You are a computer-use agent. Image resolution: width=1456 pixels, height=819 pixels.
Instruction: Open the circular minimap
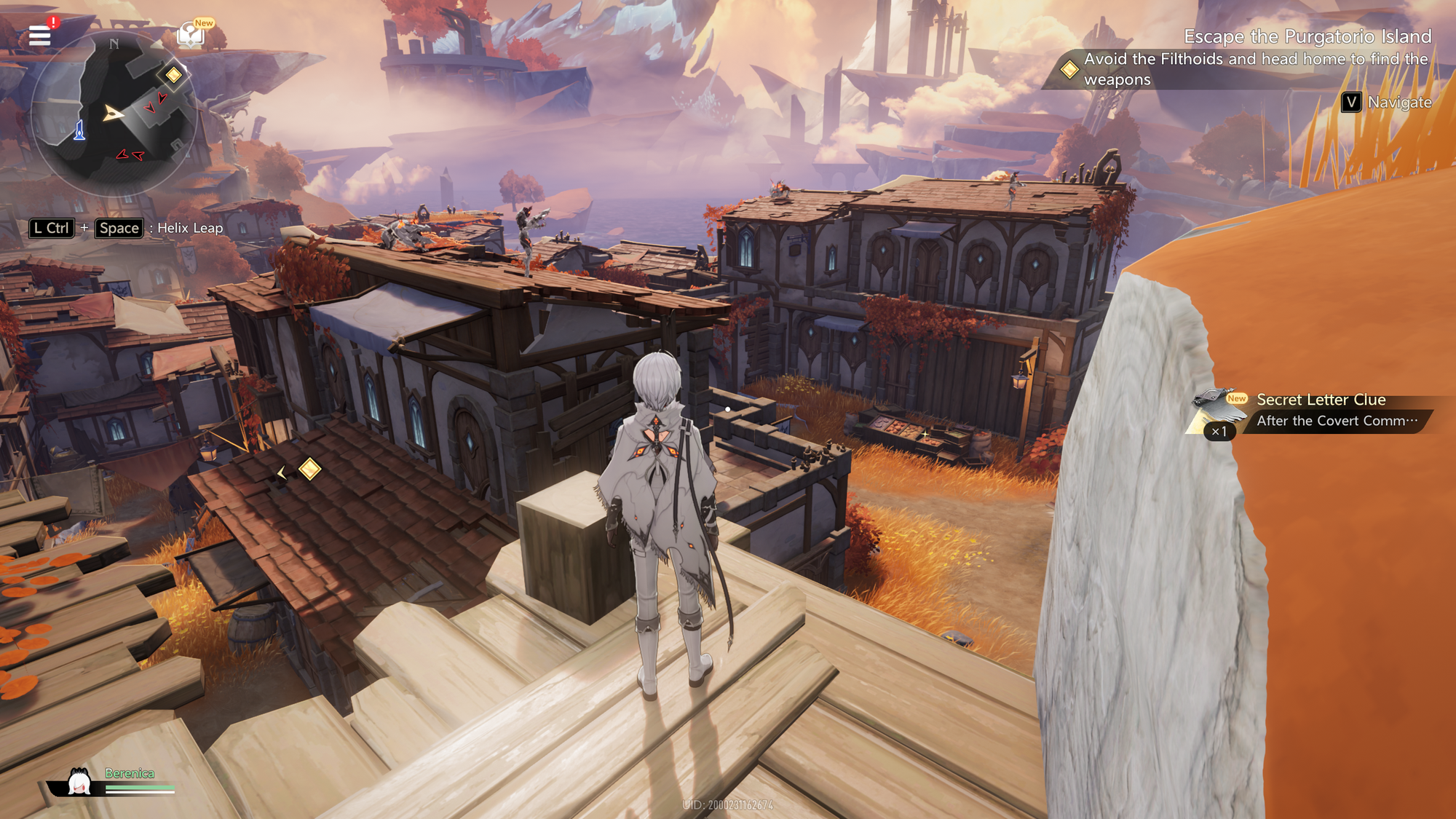point(114,114)
